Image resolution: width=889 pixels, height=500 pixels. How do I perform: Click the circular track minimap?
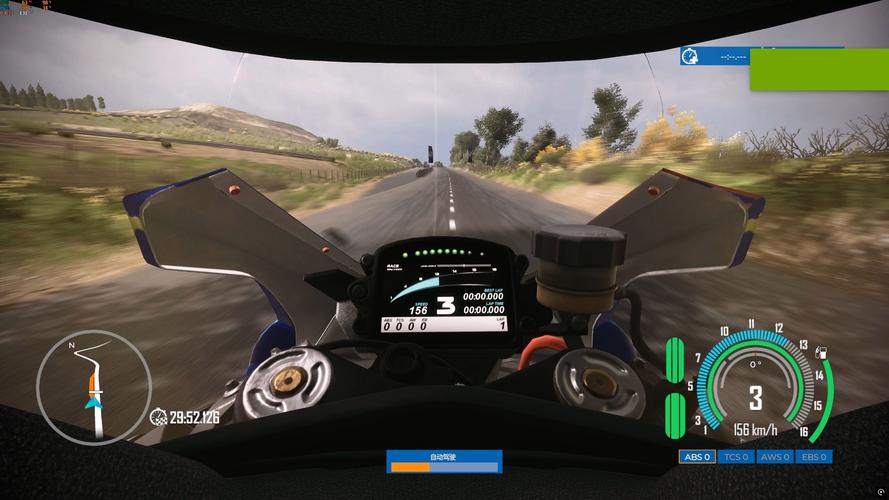pyautogui.click(x=93, y=387)
